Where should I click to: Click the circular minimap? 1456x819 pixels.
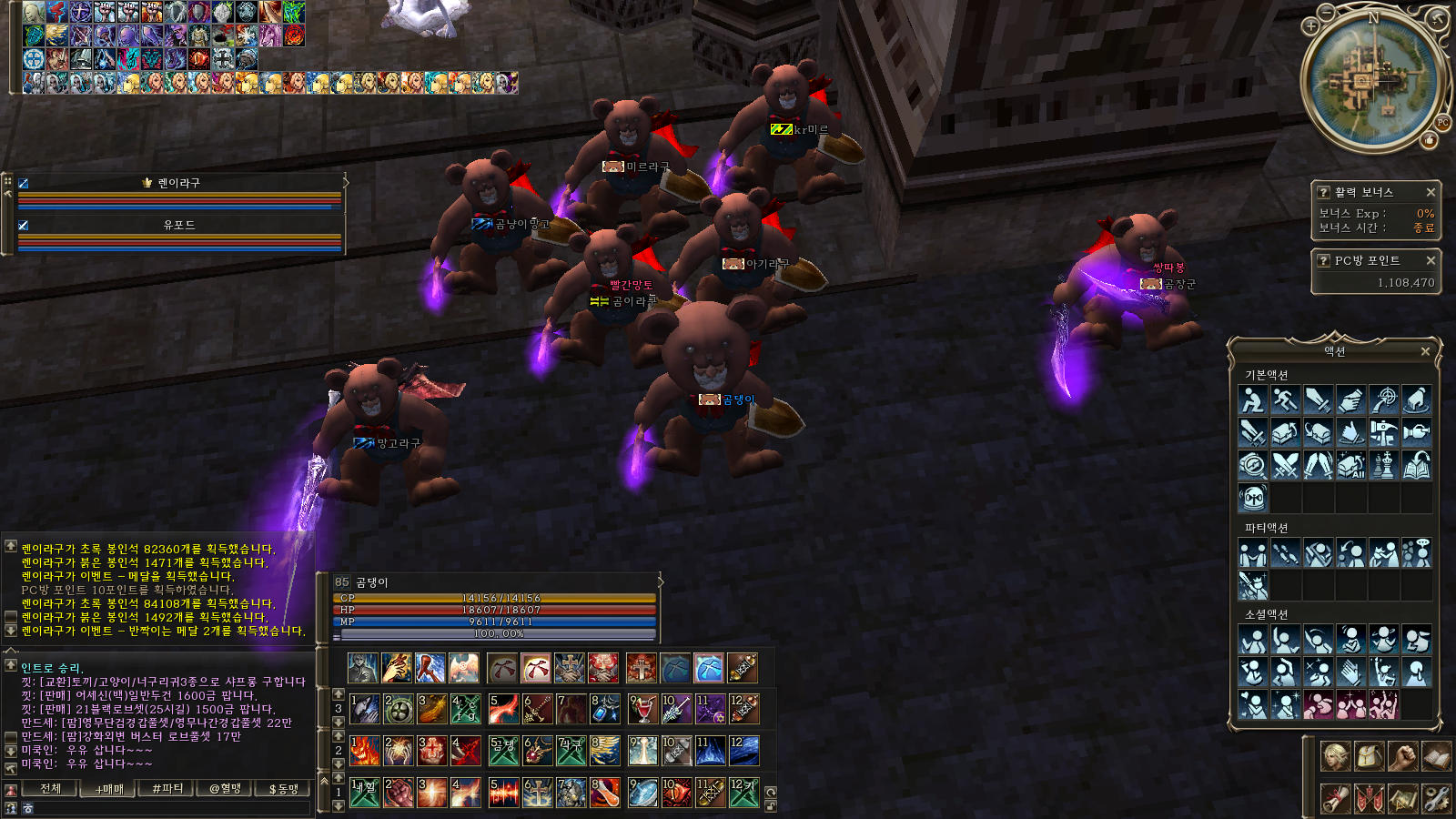click(x=1372, y=82)
